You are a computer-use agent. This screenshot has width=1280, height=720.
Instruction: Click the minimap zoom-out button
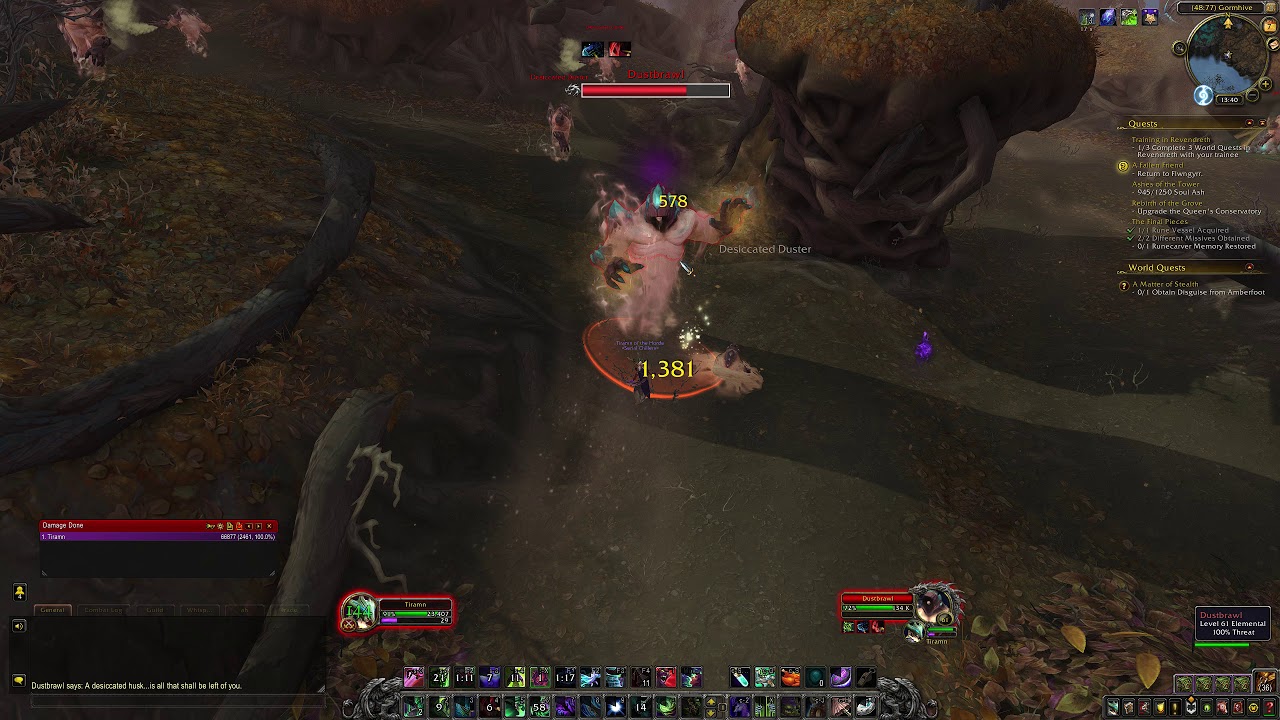pos(1251,95)
